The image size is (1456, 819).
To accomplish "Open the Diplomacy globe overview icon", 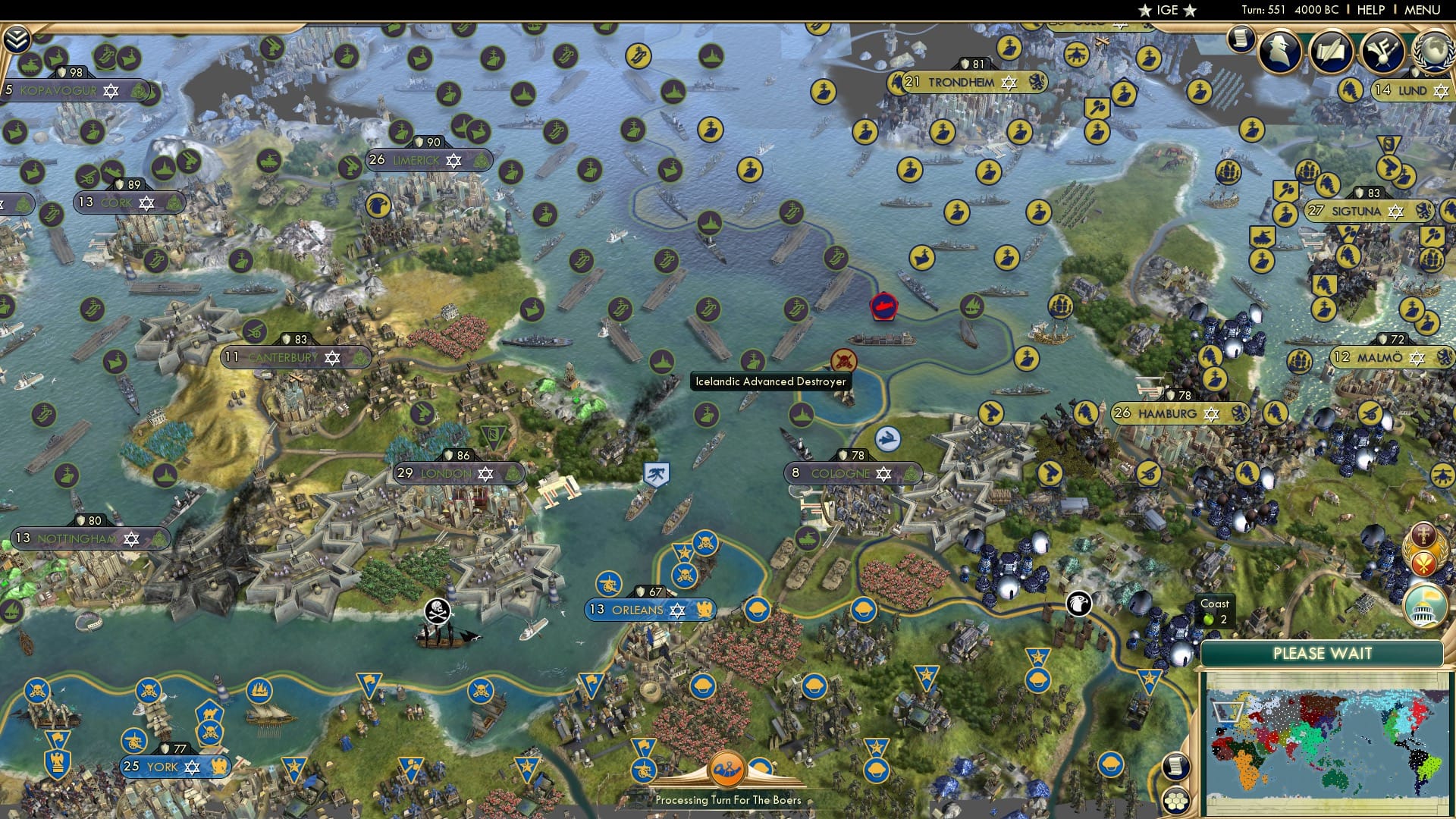I will (x=1432, y=55).
